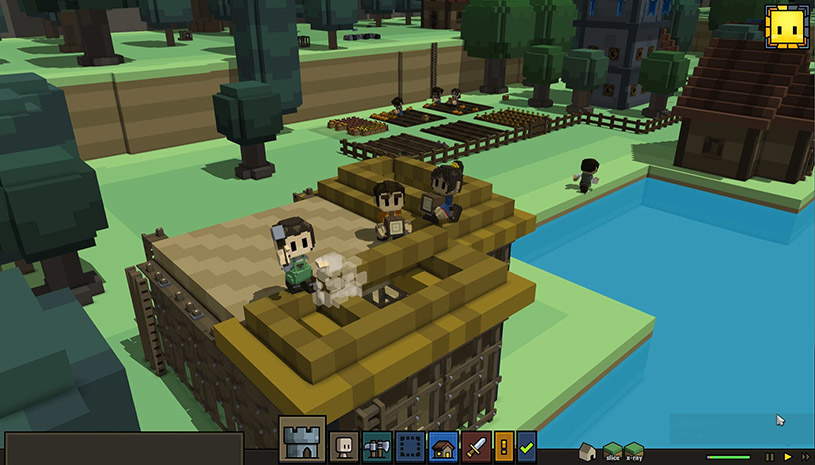Image resolution: width=815 pixels, height=465 pixels.
Task: Open the dotted-square zones menu
Action: [x=409, y=447]
